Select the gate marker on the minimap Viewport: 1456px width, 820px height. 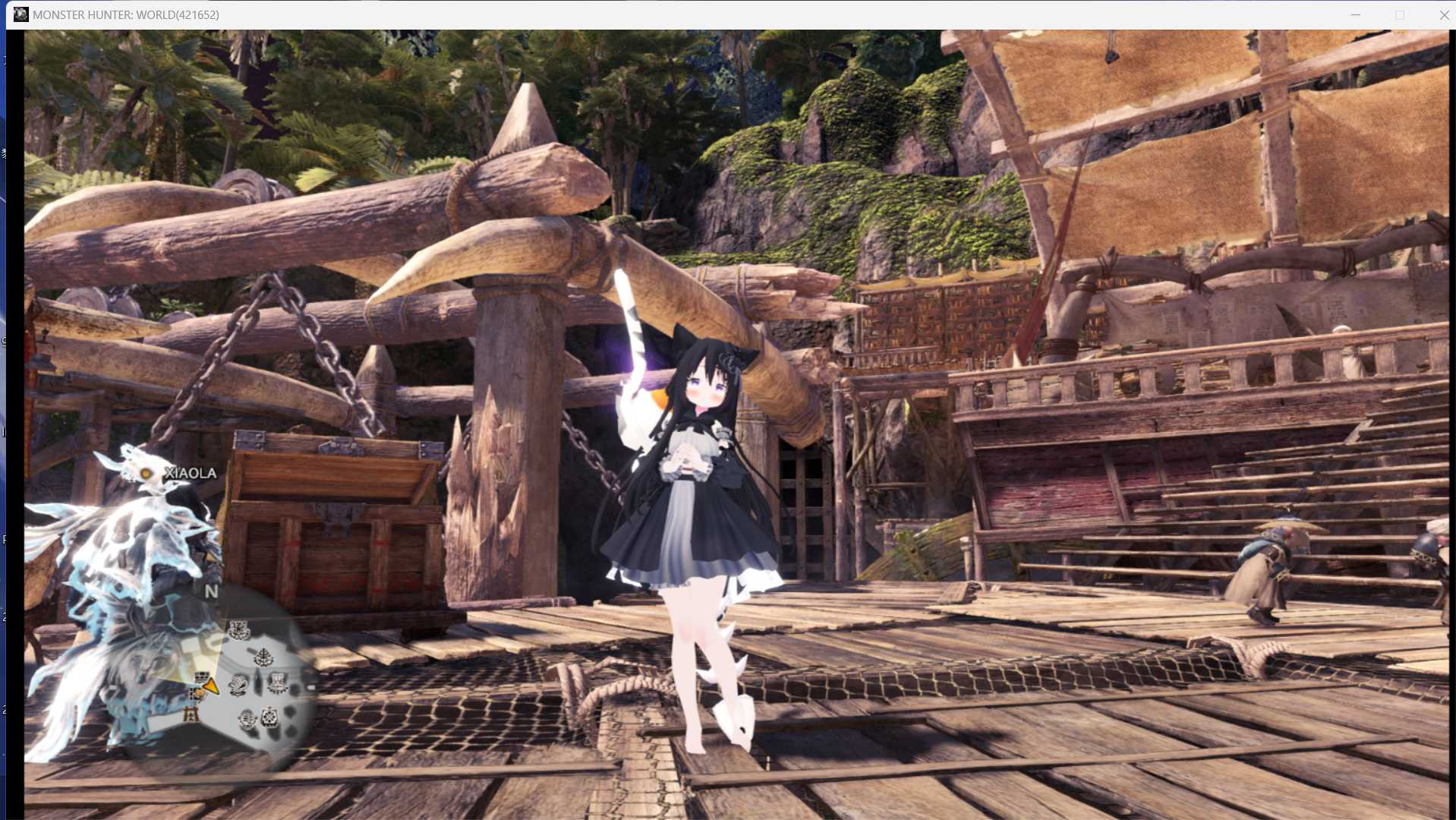point(190,714)
